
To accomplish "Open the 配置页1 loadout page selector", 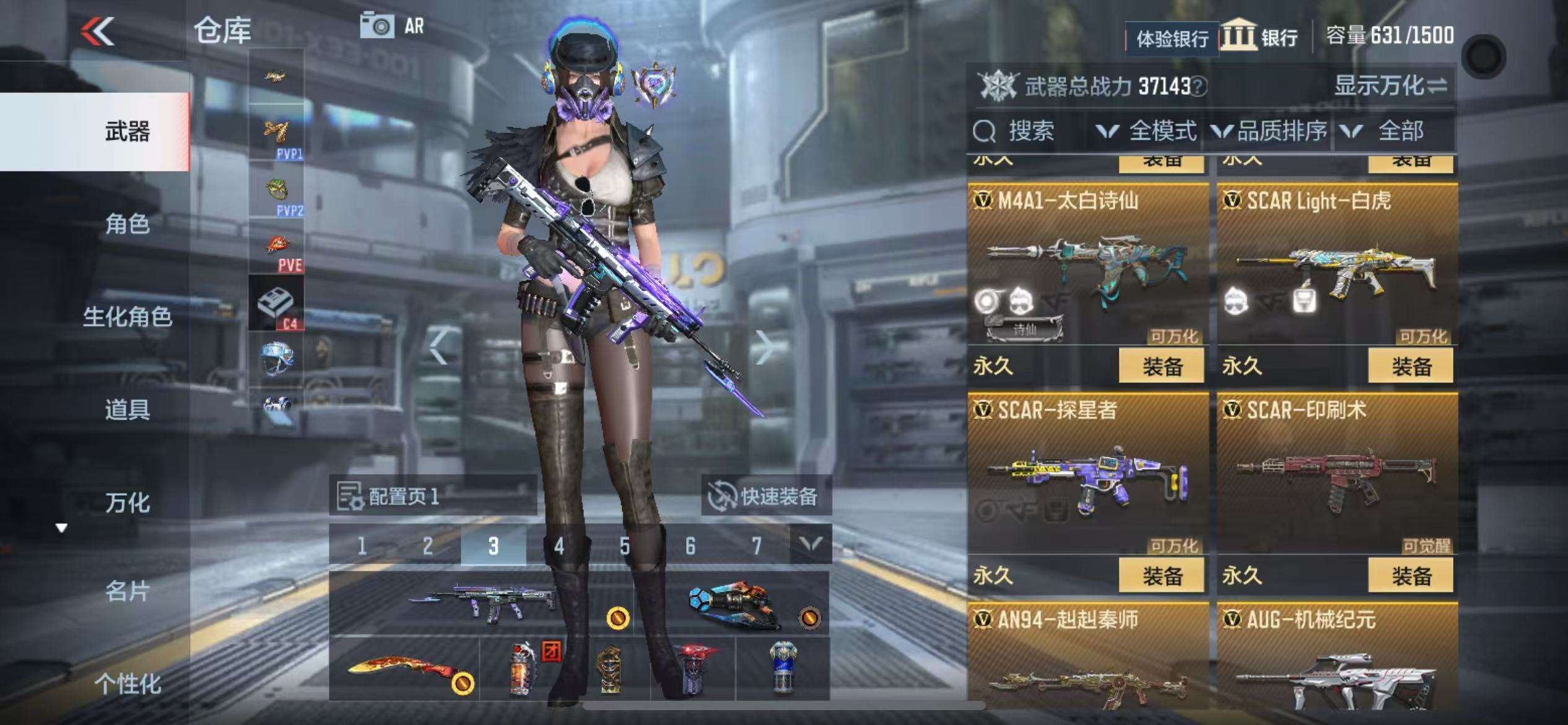I will coord(432,496).
